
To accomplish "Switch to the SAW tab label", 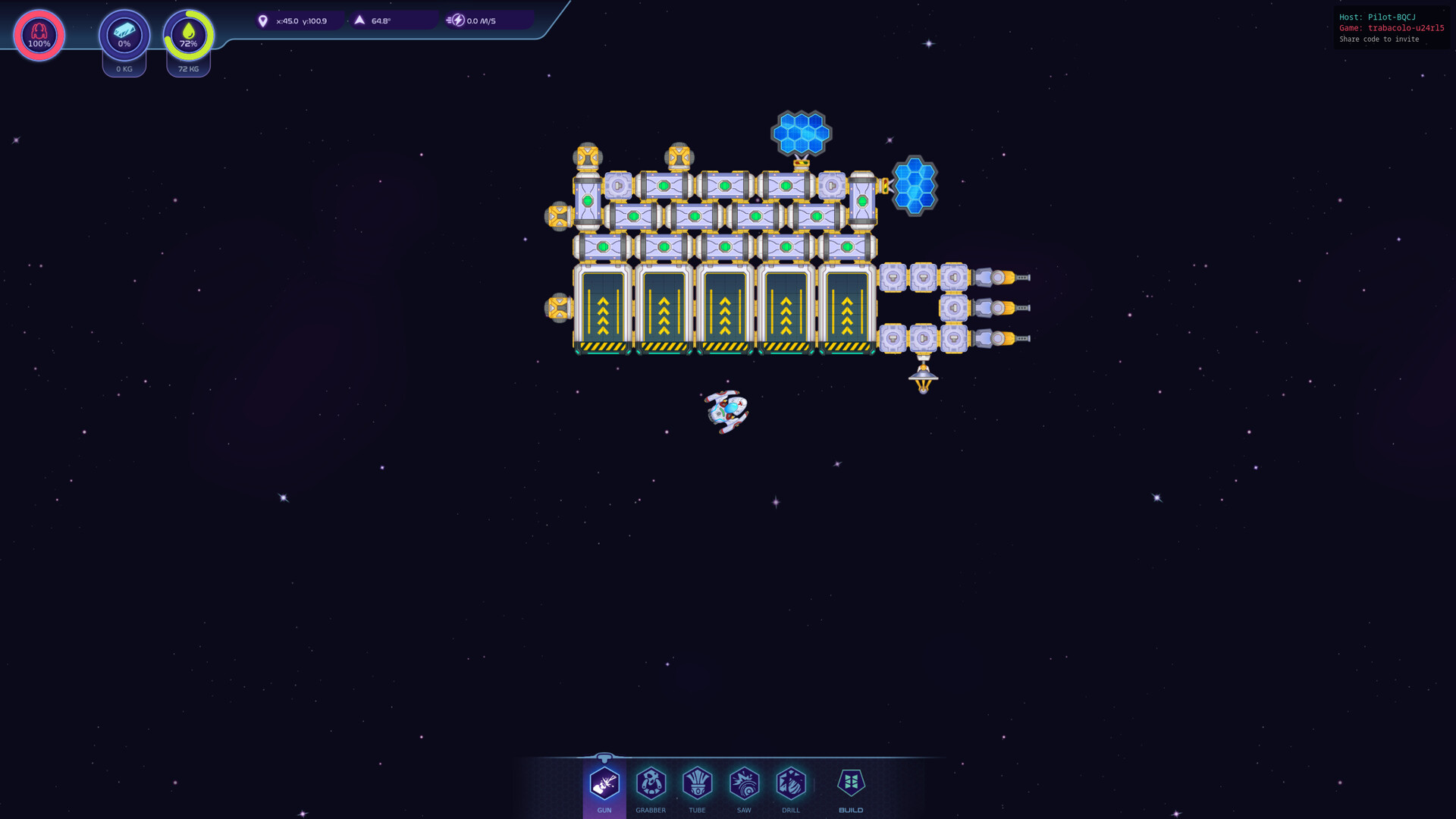I will click(744, 809).
